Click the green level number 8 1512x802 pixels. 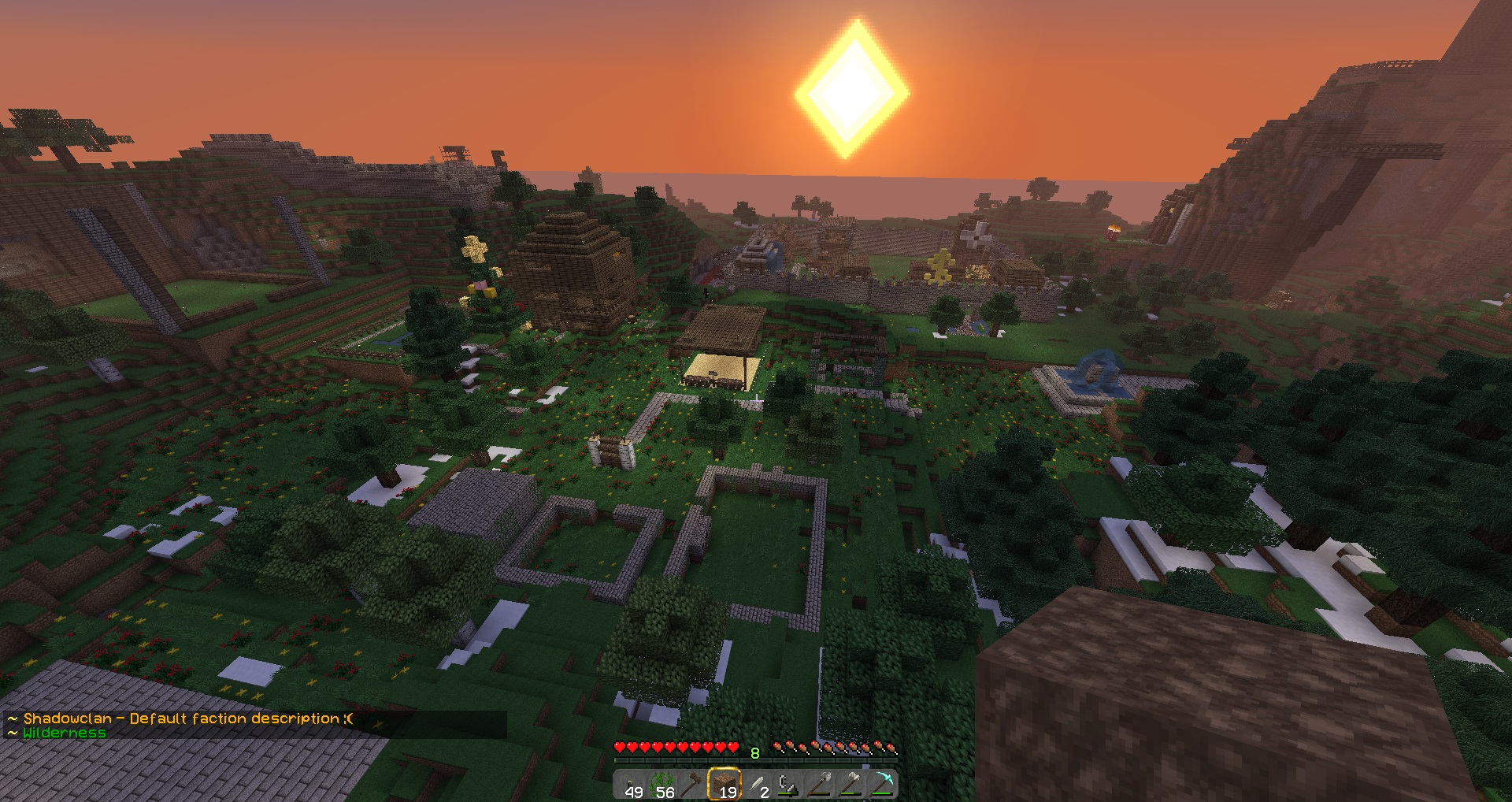click(754, 752)
